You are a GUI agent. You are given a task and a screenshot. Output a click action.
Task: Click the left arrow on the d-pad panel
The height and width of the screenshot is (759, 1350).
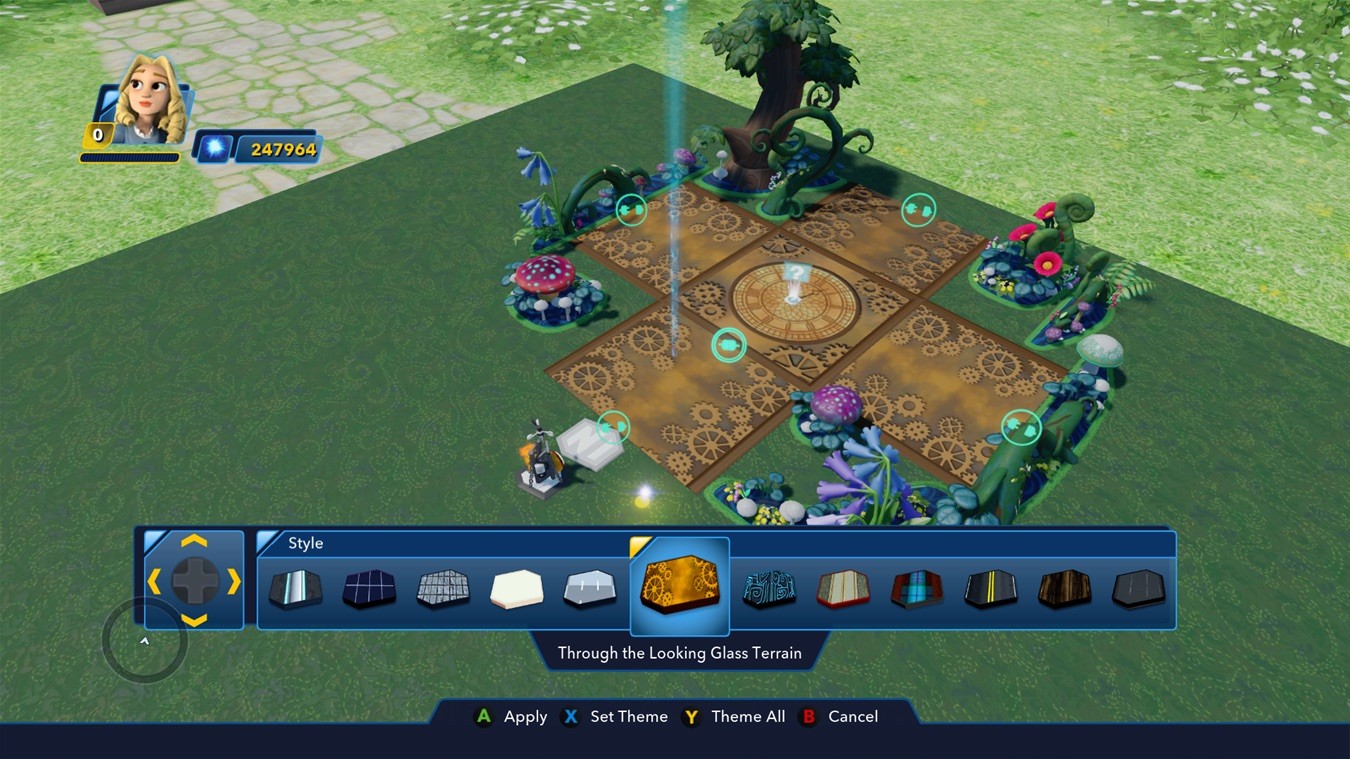tap(154, 581)
